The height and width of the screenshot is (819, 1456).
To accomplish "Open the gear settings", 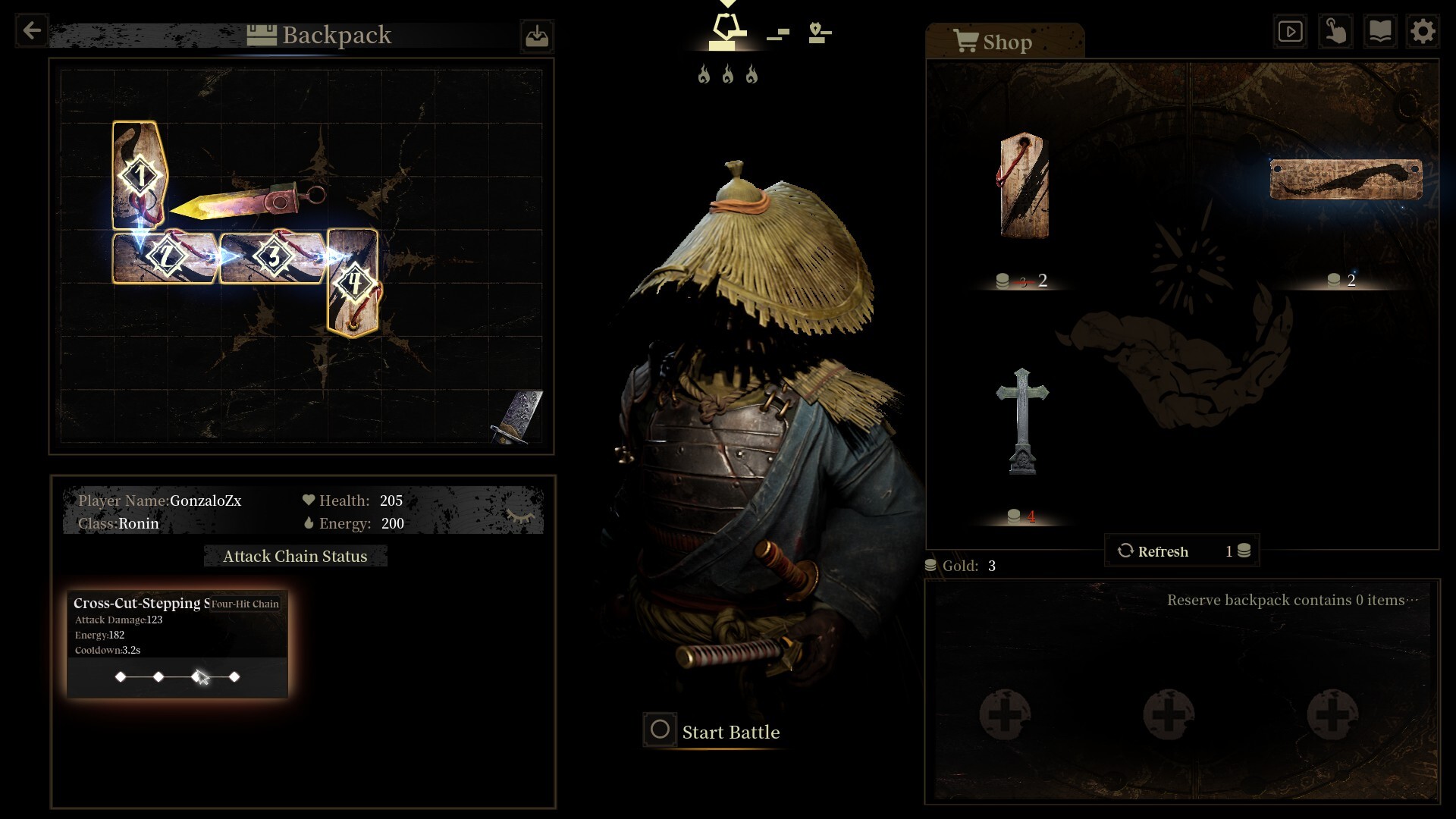I will pyautogui.click(x=1423, y=31).
